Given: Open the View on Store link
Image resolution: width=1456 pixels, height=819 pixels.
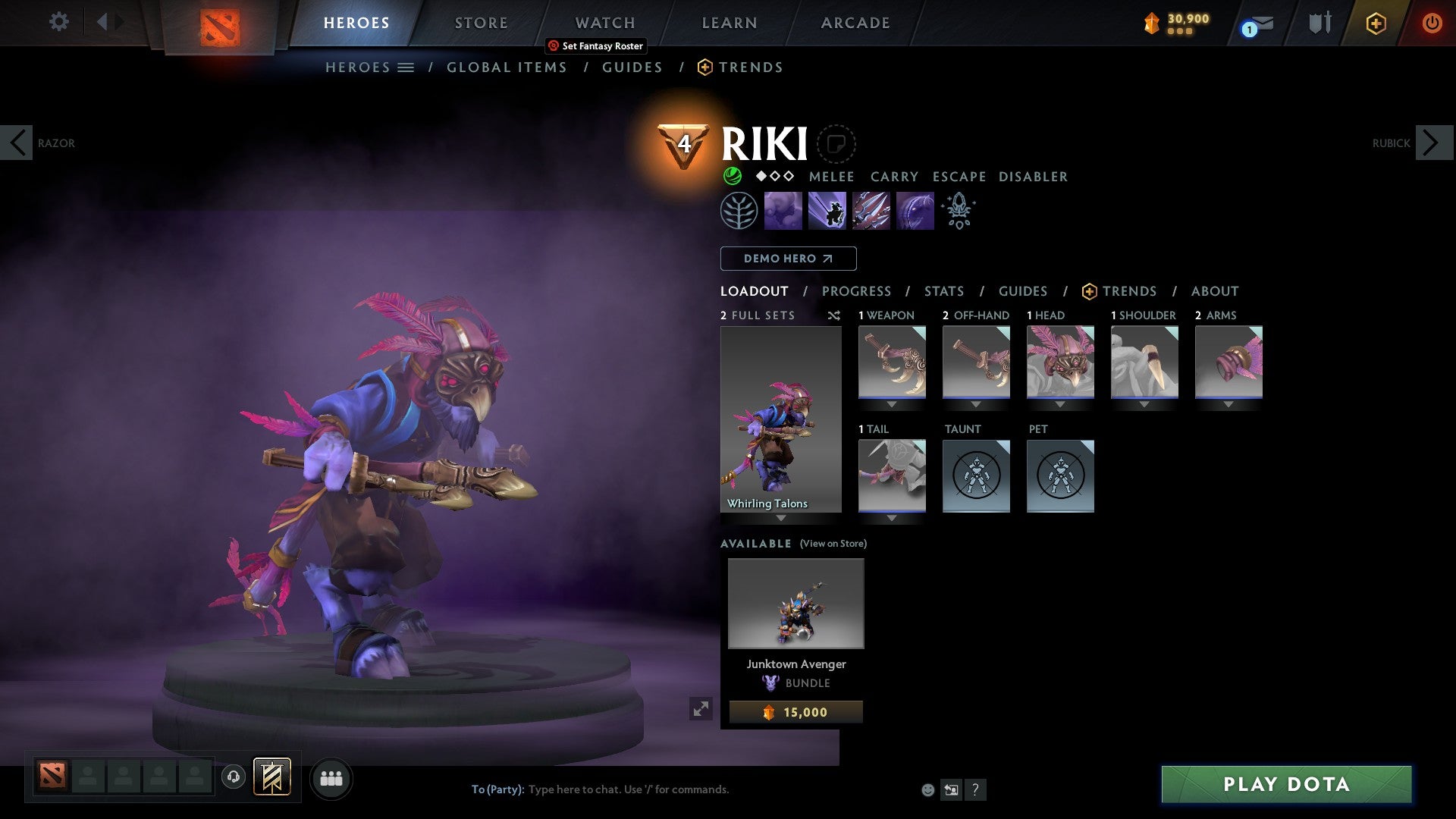Looking at the screenshot, I should (832, 544).
